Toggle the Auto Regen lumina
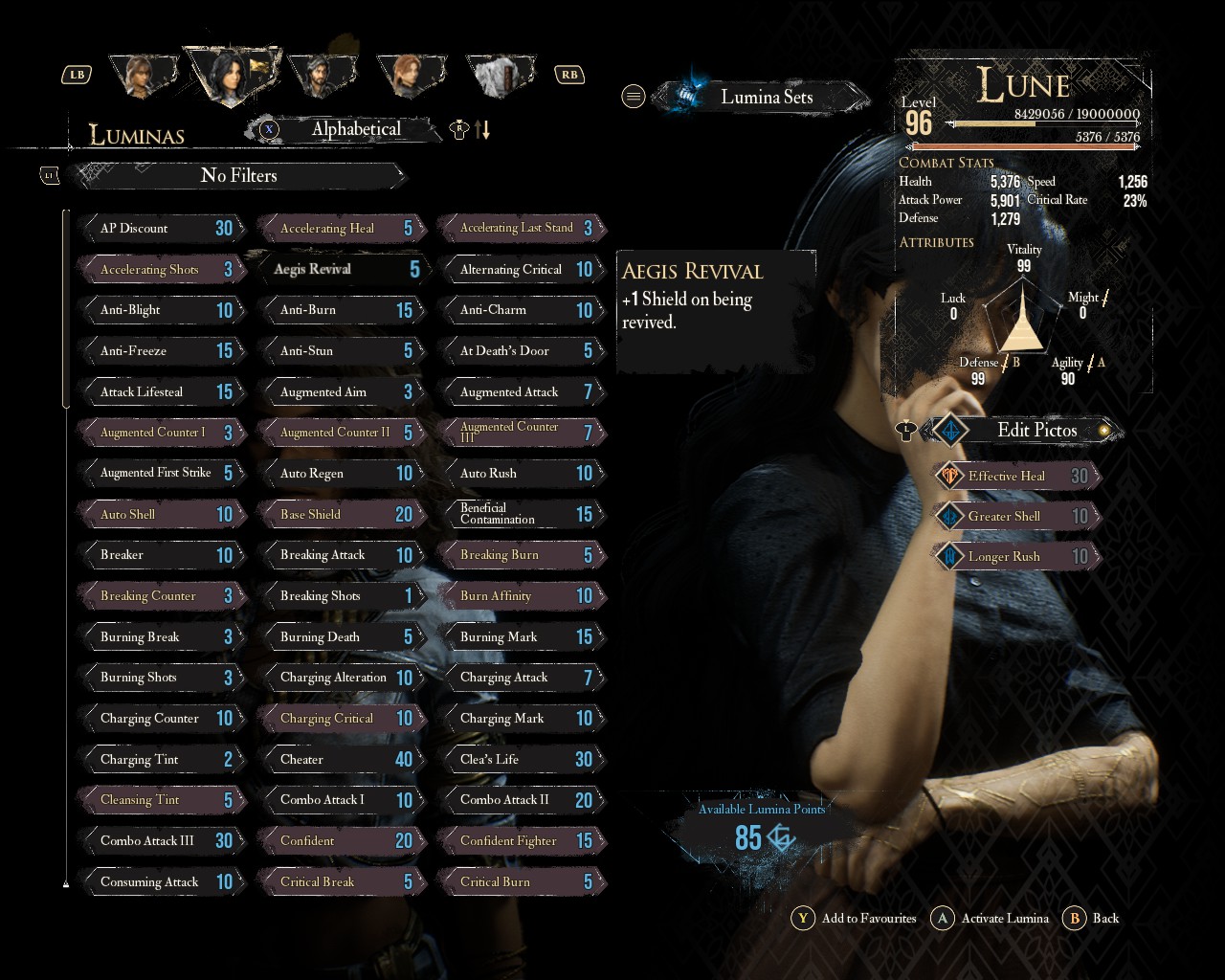Screen dimensions: 1225x980 (x=341, y=474)
